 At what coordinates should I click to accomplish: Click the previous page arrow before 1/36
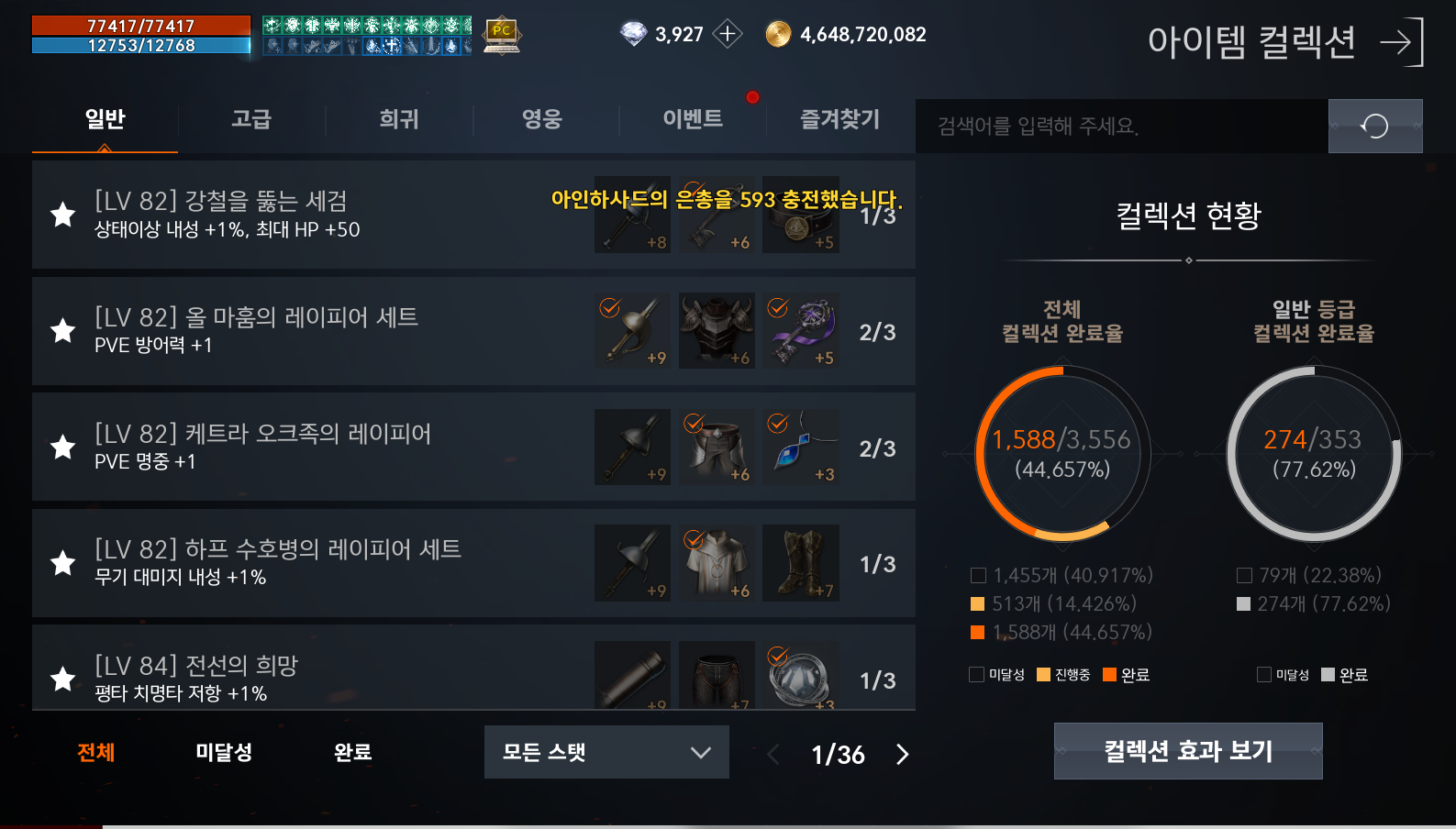pos(772,755)
